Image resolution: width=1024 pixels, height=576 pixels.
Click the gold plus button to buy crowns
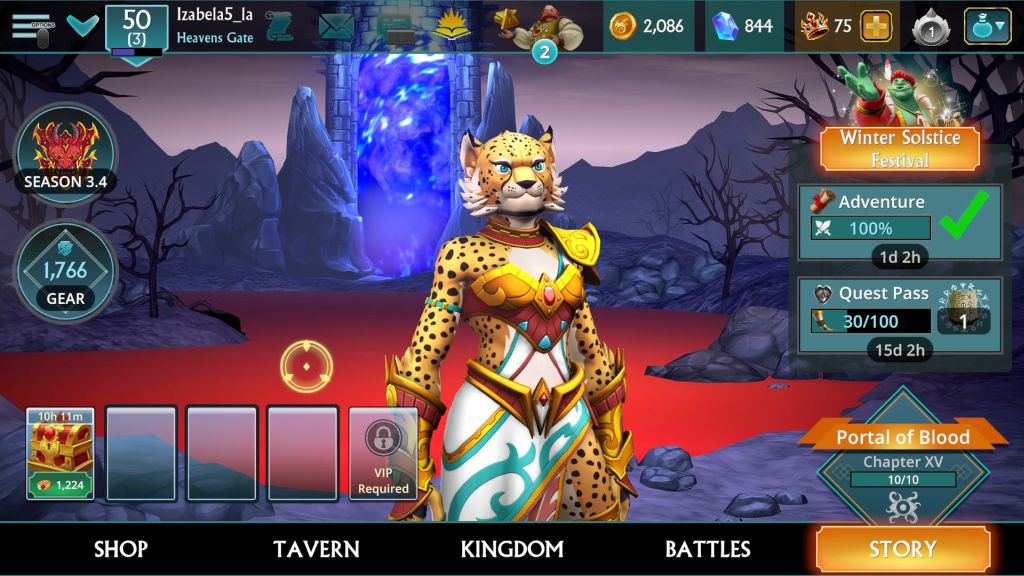pos(875,27)
